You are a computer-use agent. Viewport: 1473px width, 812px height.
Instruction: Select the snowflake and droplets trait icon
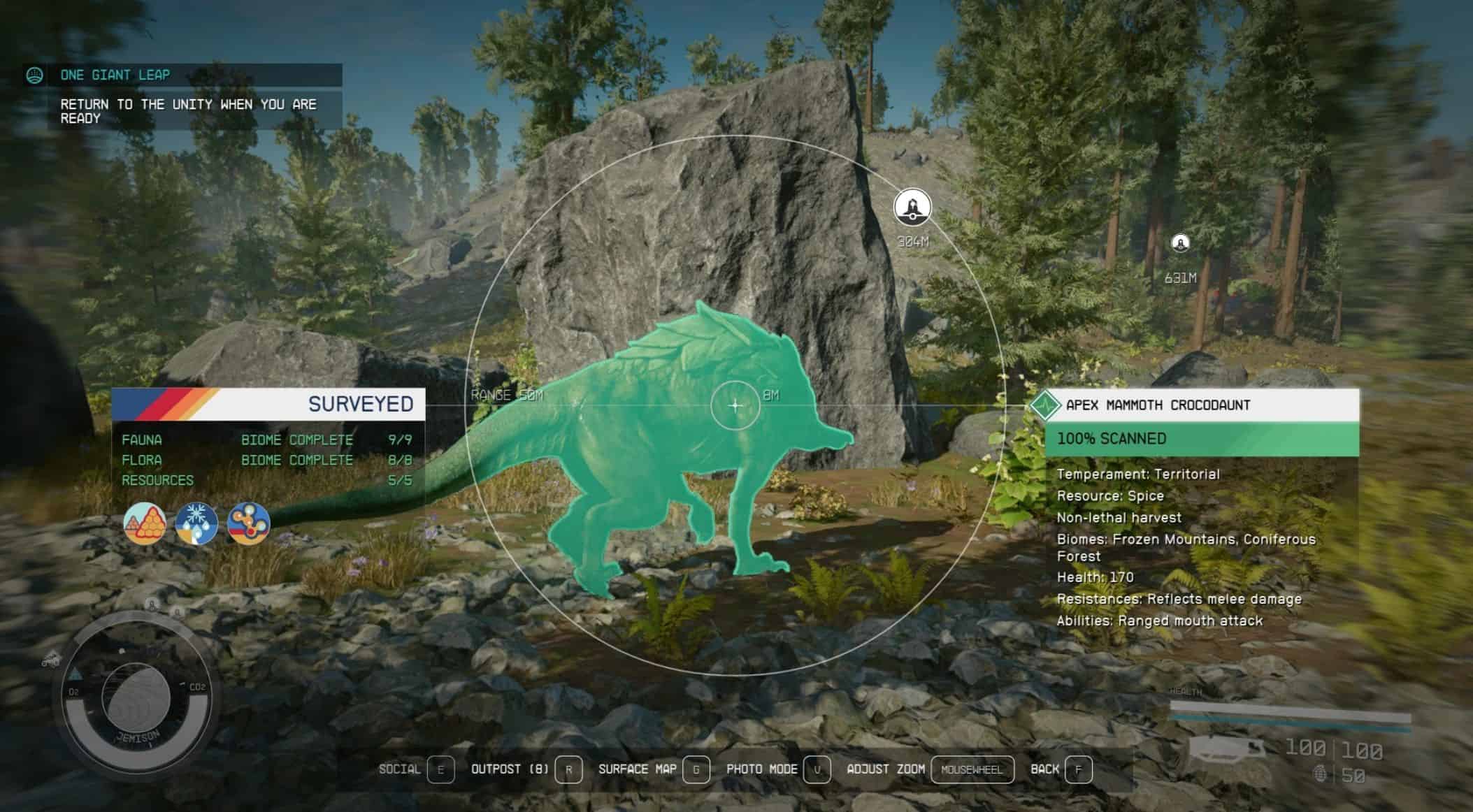196,523
